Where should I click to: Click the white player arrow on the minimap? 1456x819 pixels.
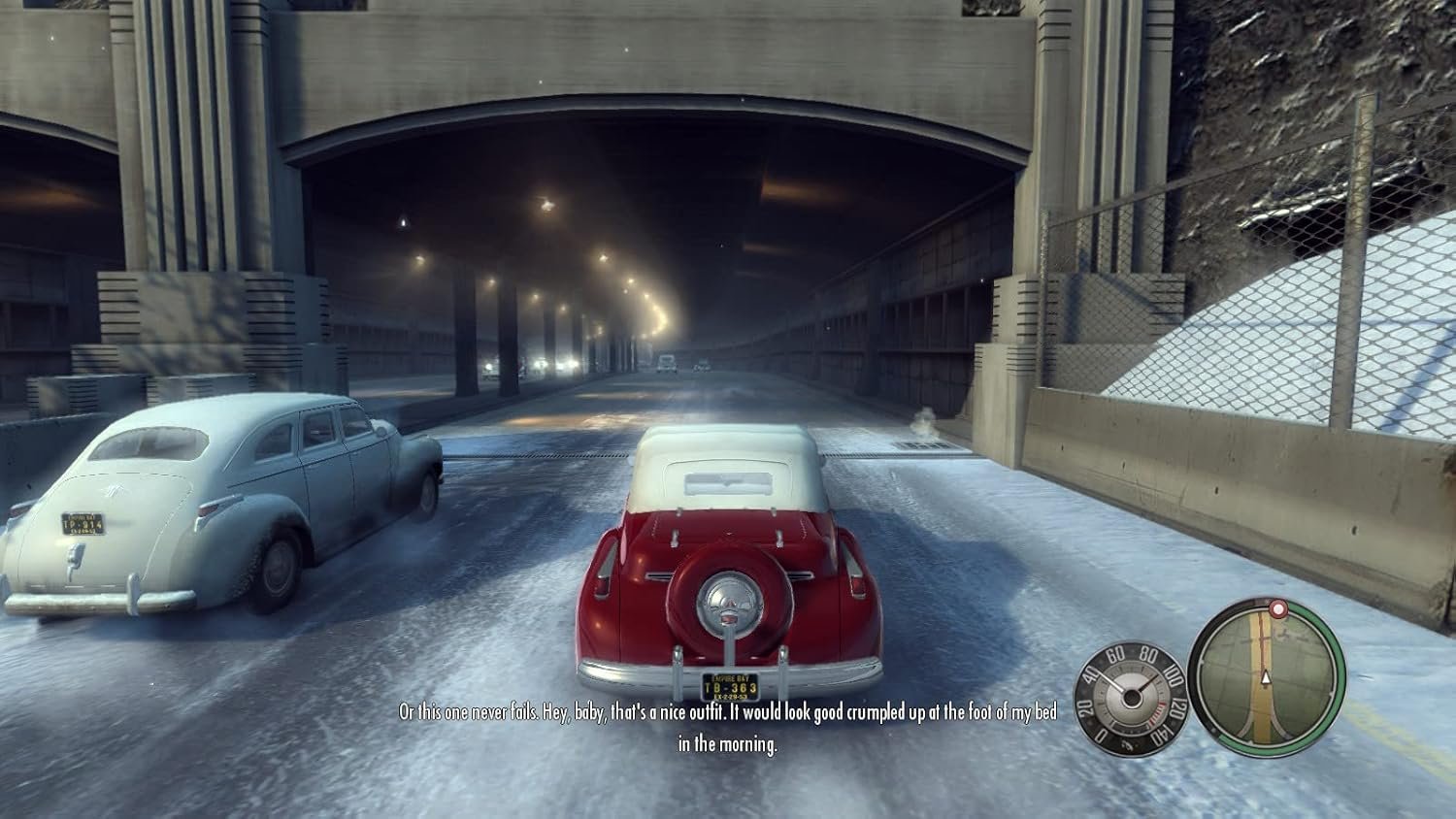[x=1266, y=676]
